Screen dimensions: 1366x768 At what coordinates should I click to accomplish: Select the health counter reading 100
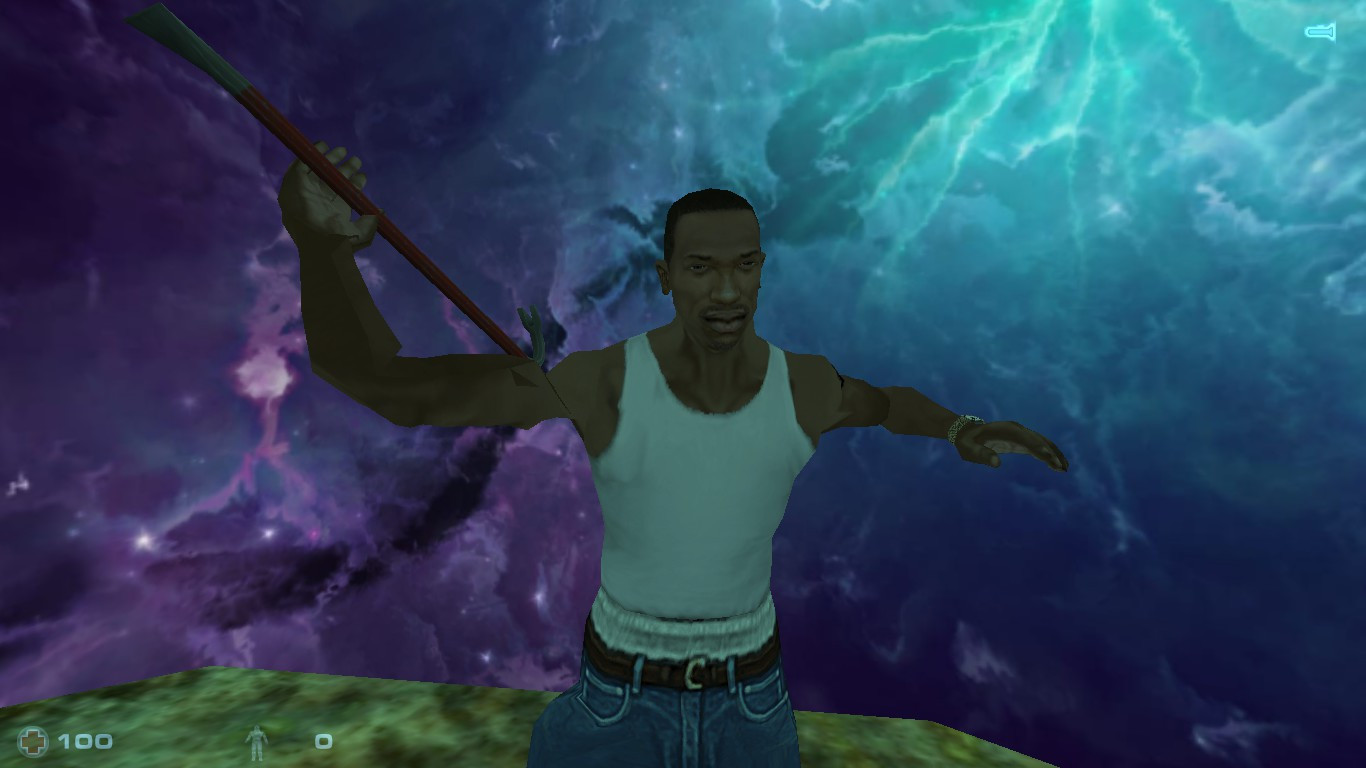87,742
